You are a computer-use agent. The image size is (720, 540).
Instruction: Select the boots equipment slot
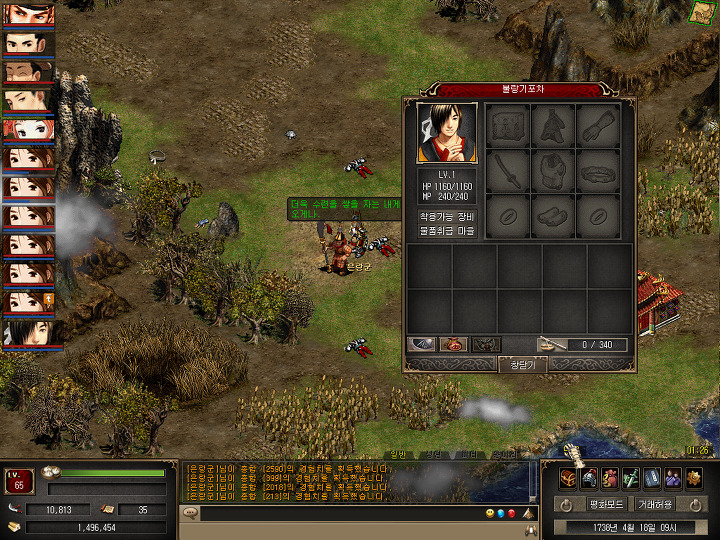(553, 215)
